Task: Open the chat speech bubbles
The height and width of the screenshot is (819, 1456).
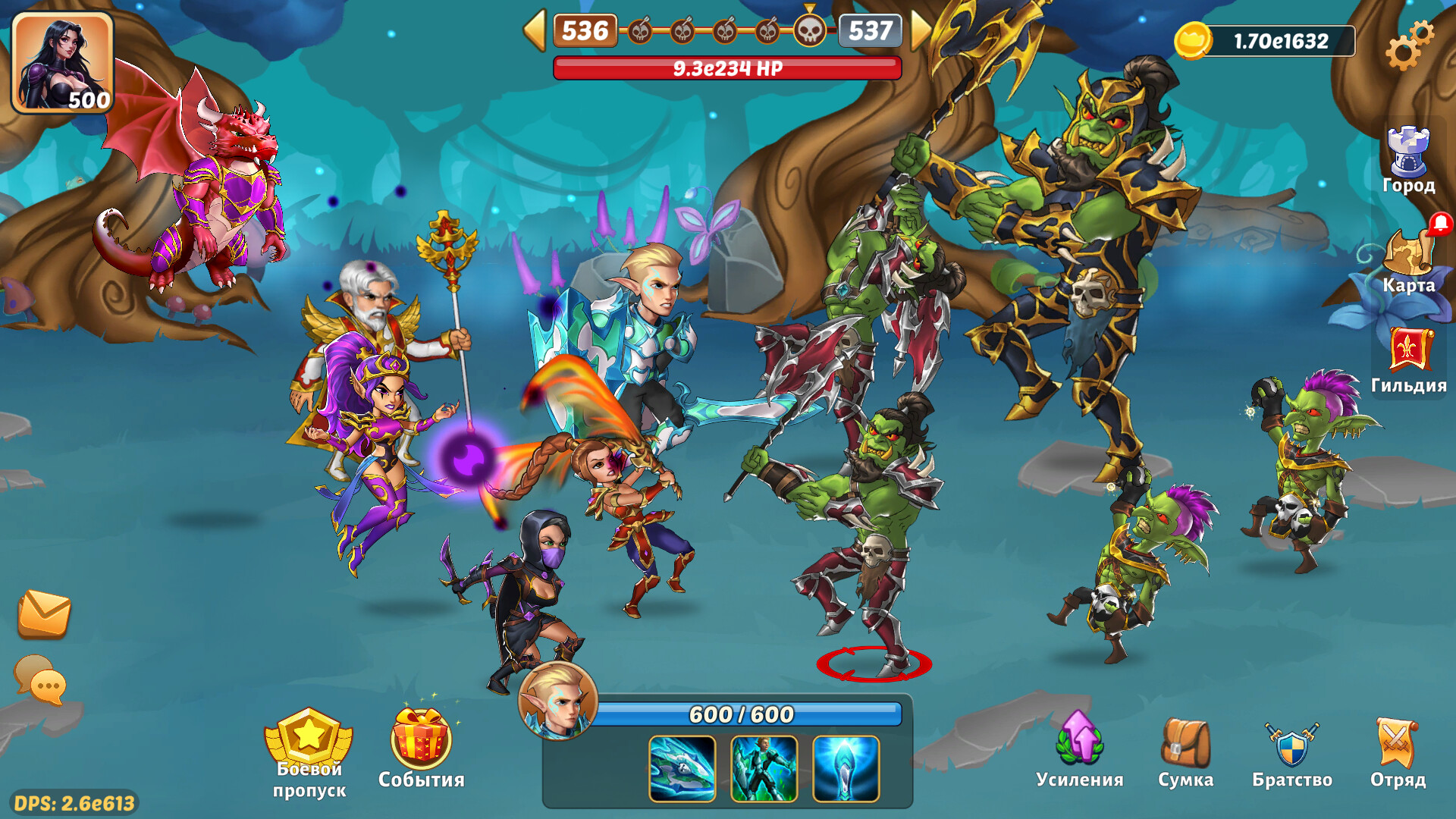Action: click(41, 679)
